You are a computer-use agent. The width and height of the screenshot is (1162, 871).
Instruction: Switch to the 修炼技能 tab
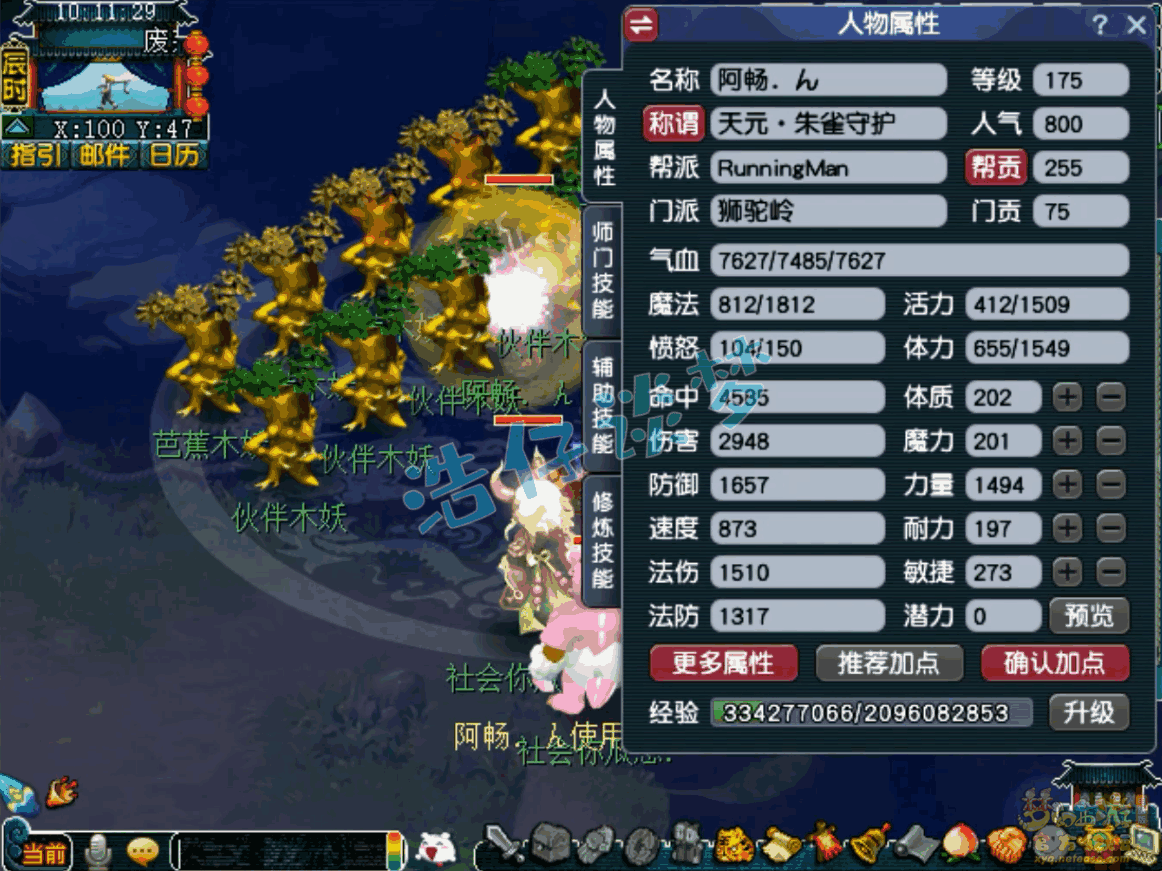pos(603,538)
